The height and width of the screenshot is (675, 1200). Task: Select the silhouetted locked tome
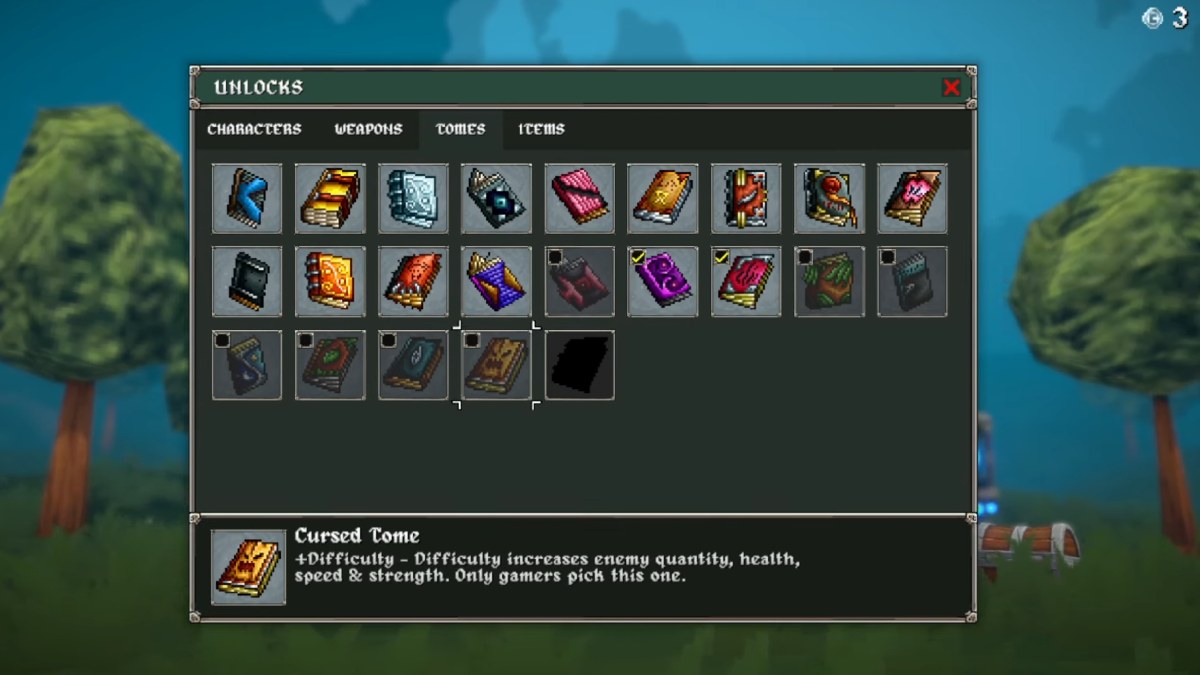[x=580, y=365]
